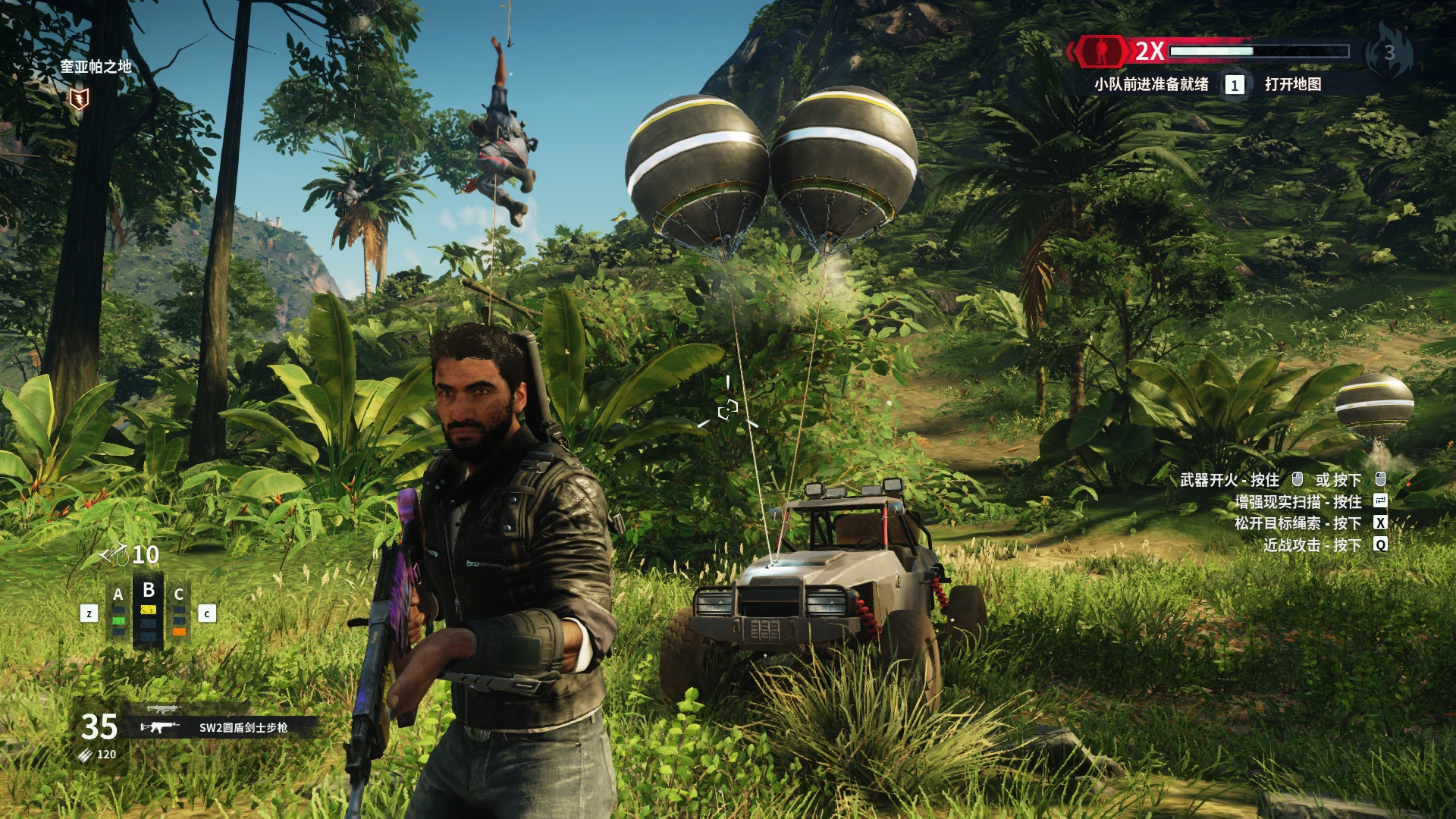This screenshot has width=1456, height=819.
Task: Click the flame heat level icon
Action: (1389, 52)
